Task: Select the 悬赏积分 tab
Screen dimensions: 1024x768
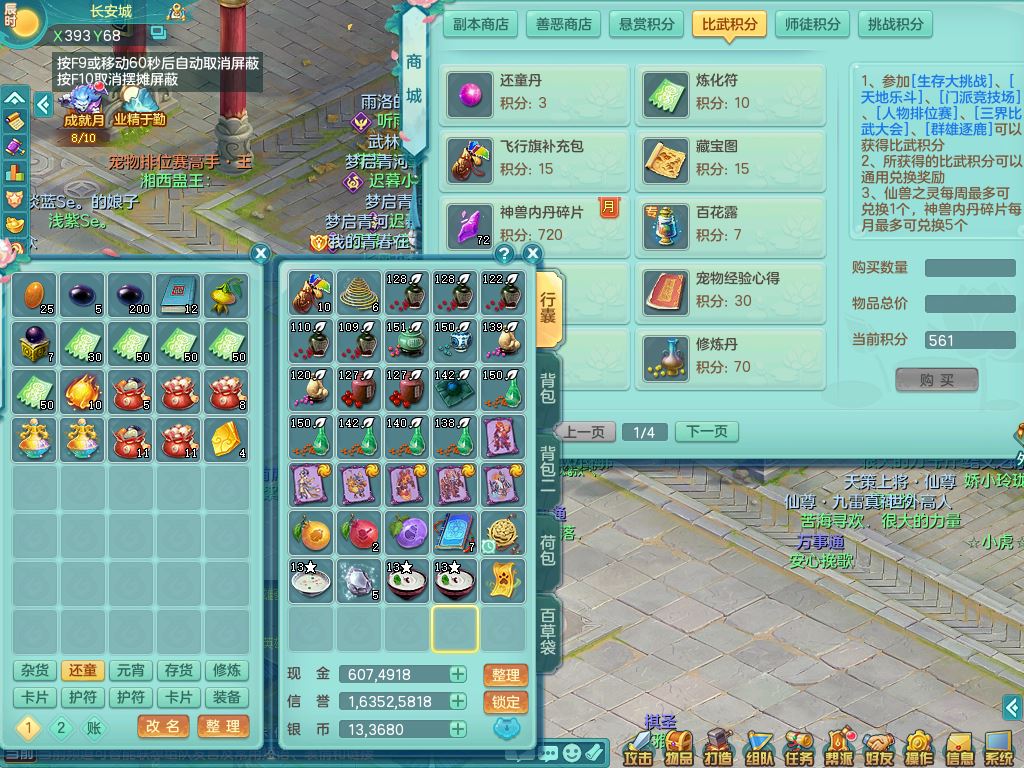Action: (646, 24)
